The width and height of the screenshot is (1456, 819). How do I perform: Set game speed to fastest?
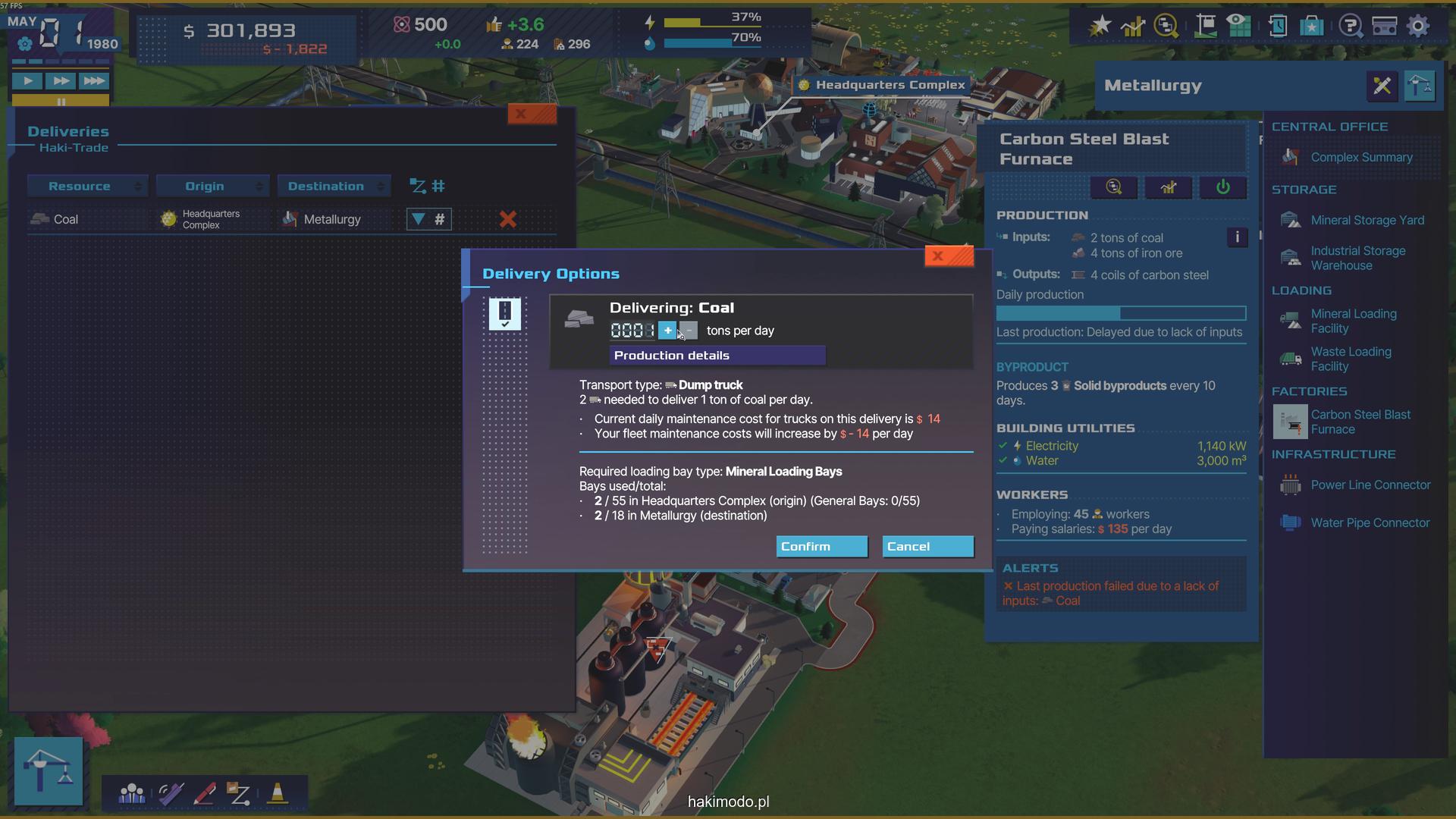[x=94, y=81]
